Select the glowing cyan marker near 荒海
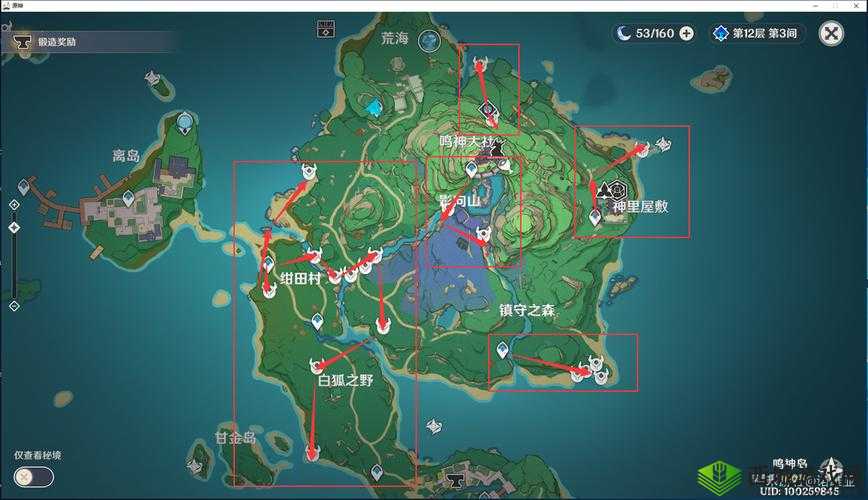This screenshot has height=500, width=868. (374, 107)
